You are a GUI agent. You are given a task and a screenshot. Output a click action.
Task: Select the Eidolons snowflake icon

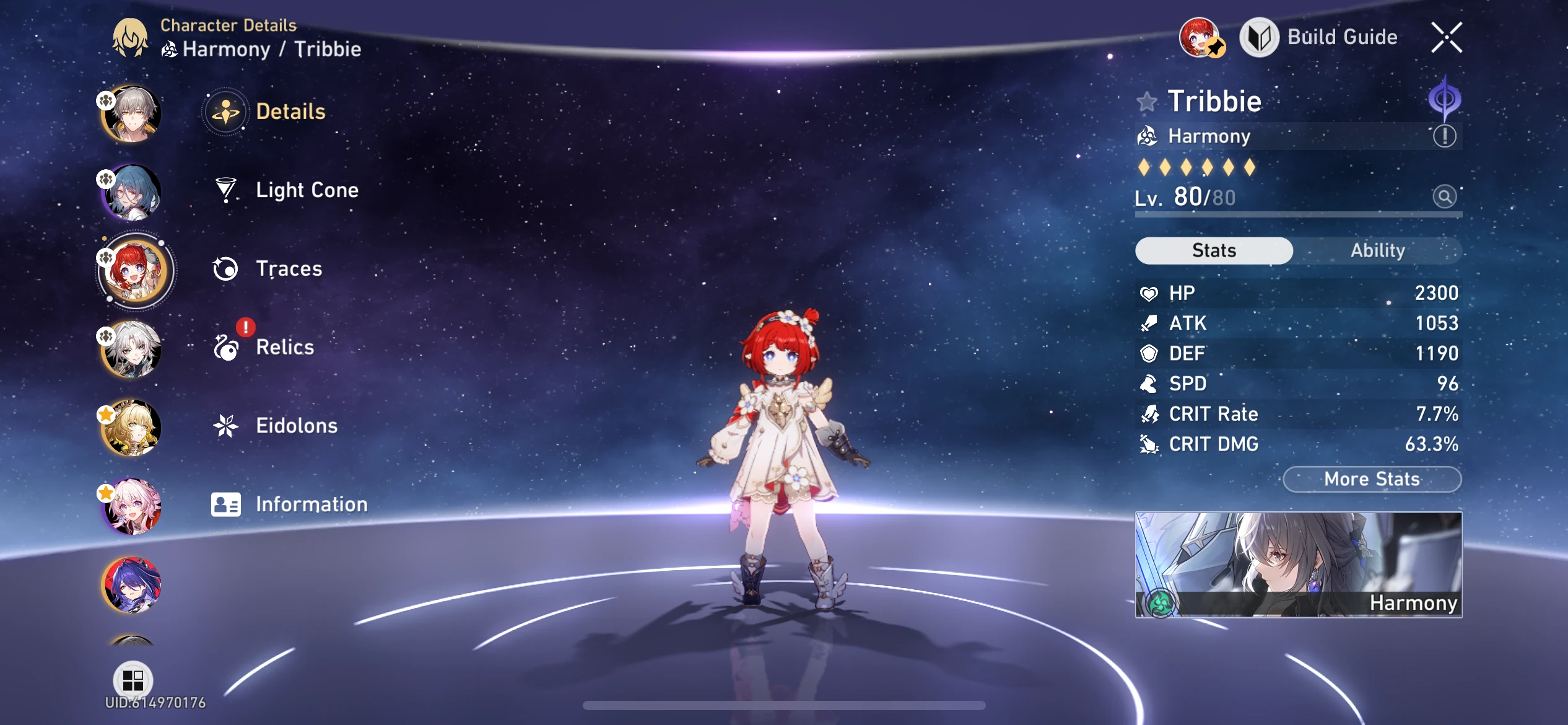[x=227, y=426]
